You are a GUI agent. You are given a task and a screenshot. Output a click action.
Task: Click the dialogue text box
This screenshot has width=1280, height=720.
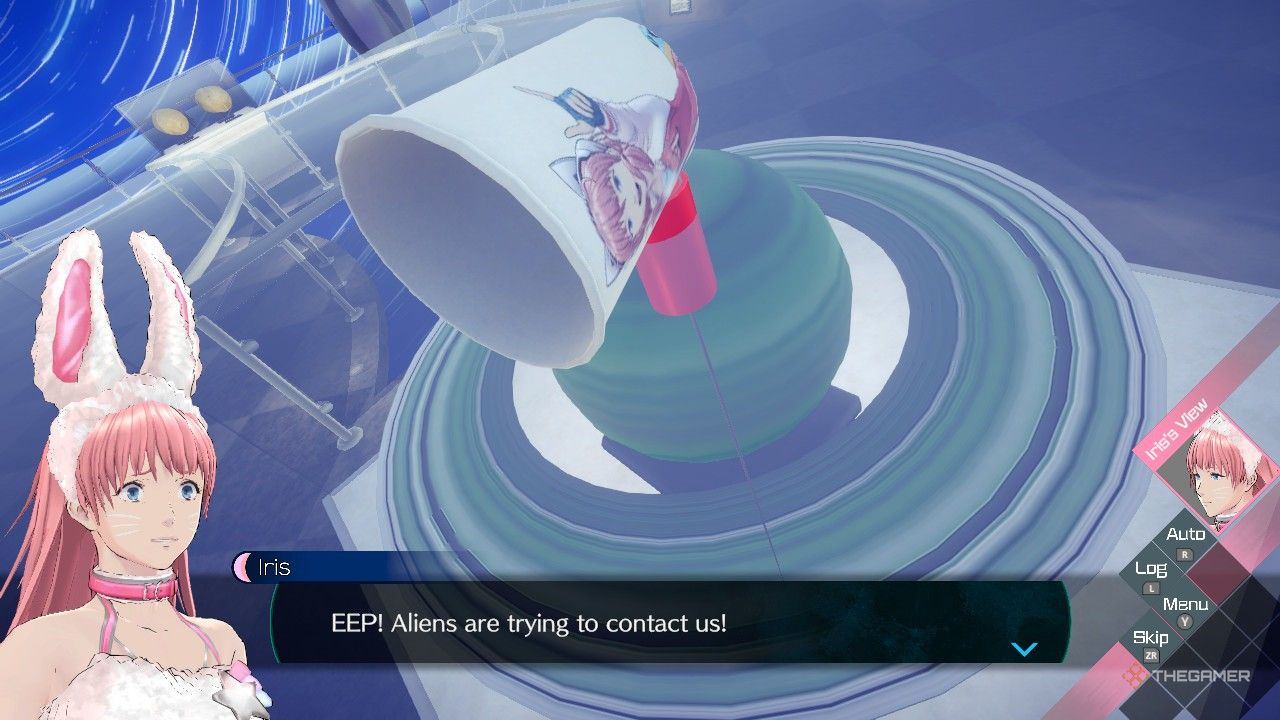[650, 622]
